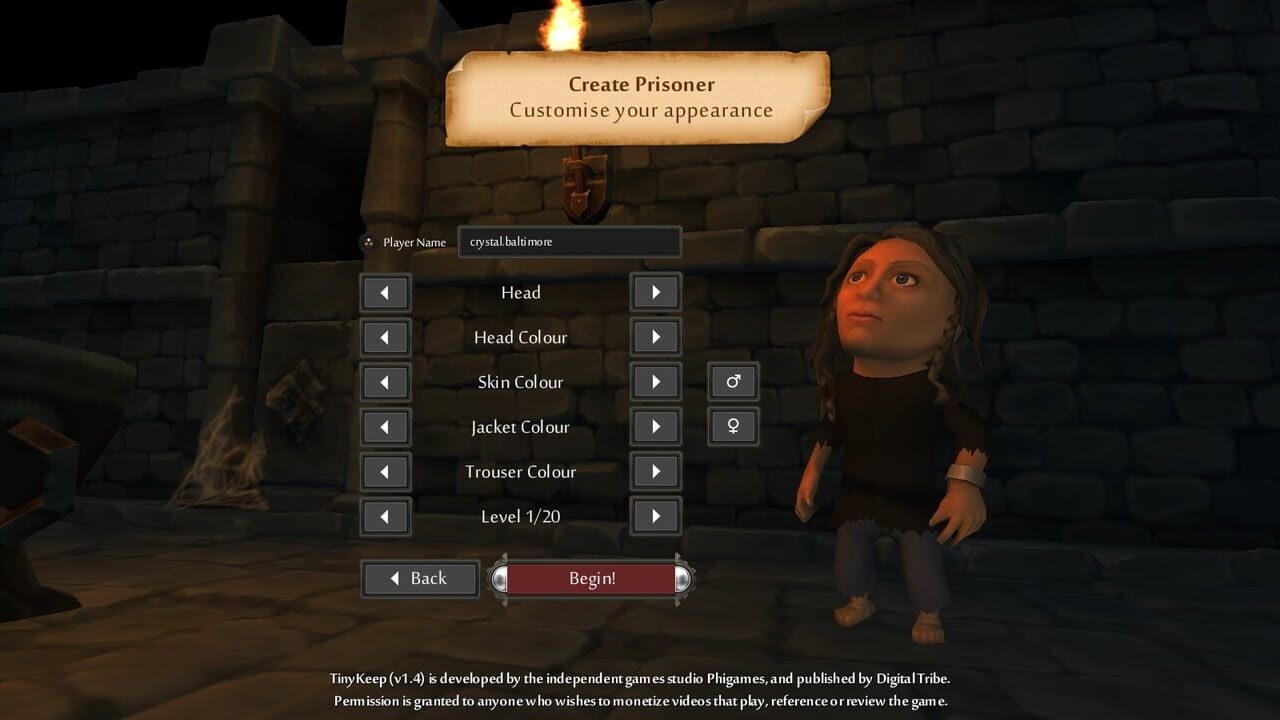Step the Level selector down
This screenshot has height=720, width=1280.
(385, 516)
